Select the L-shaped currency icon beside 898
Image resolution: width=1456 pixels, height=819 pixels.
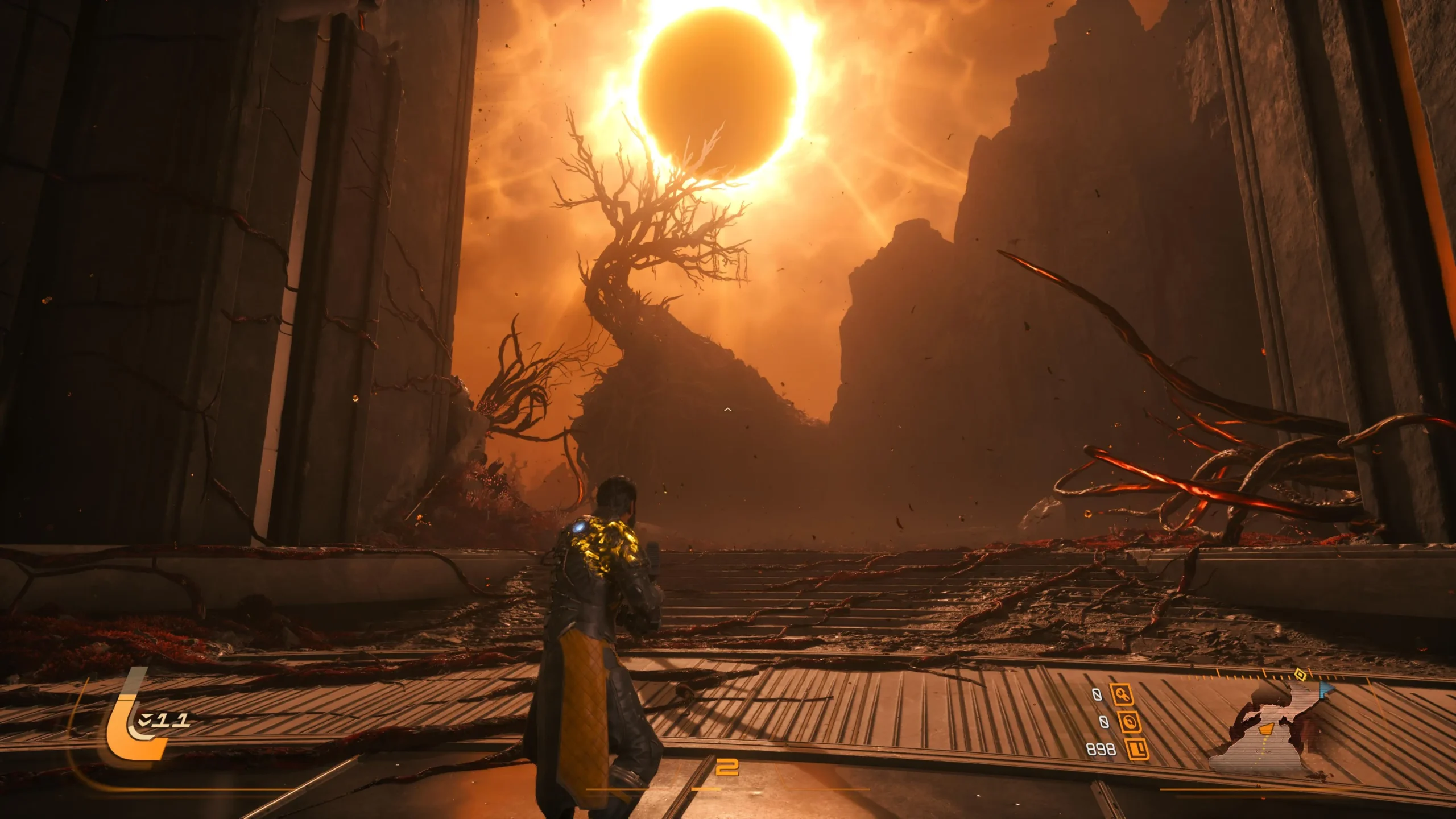[x=1136, y=749]
